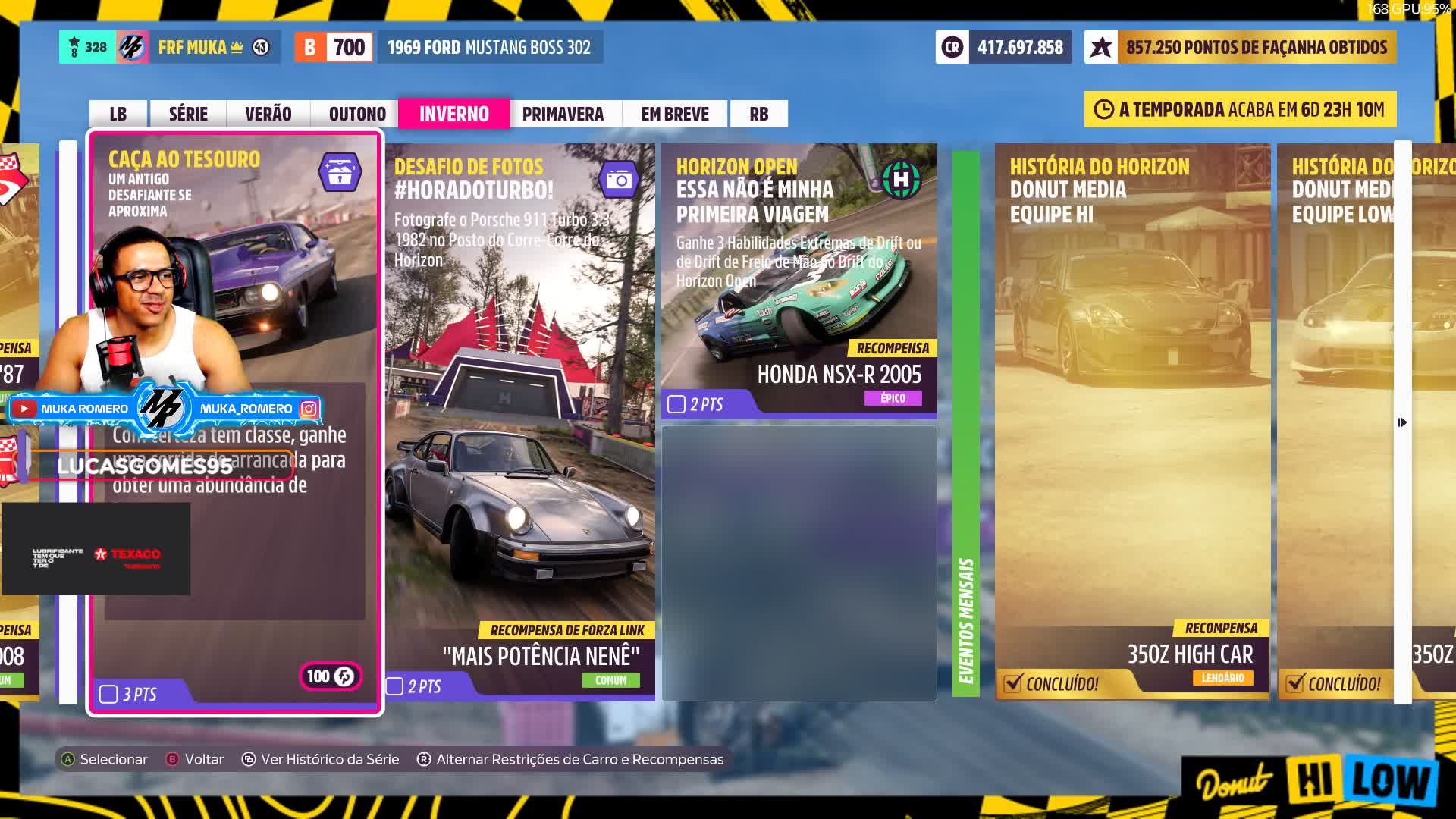The width and height of the screenshot is (1456, 819).
Task: Open the Verão season tab
Action: [268, 114]
